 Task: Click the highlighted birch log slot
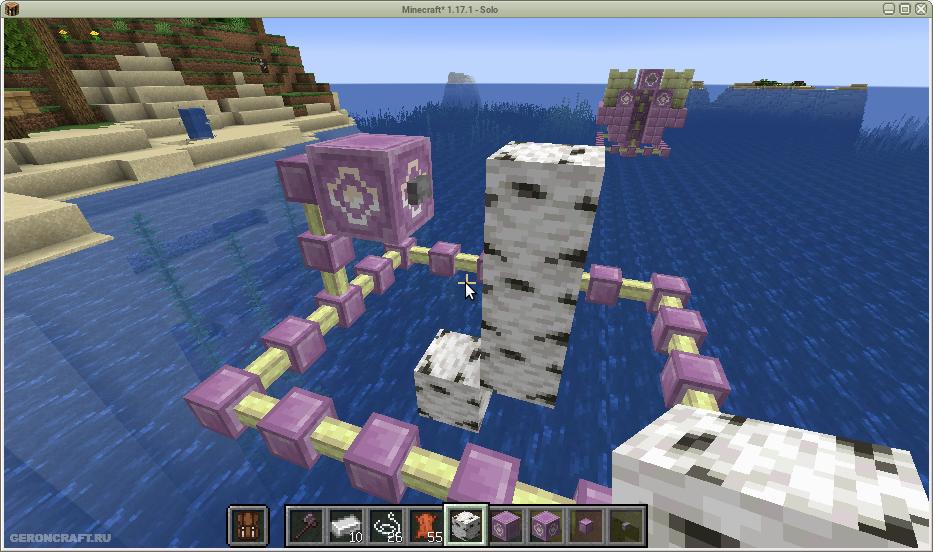coord(465,525)
